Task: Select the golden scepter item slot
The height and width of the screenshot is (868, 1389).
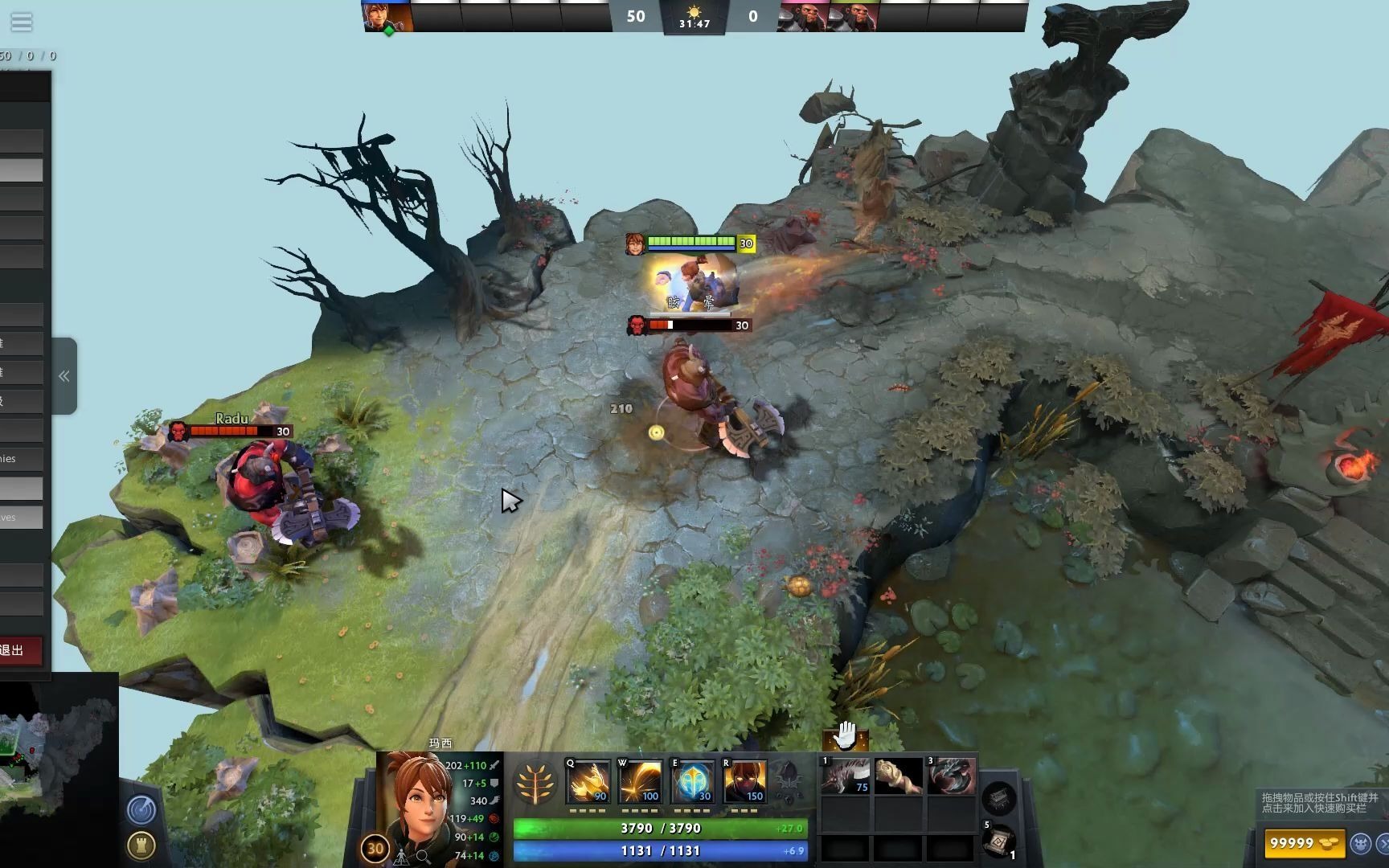Action: pyautogui.click(x=898, y=776)
